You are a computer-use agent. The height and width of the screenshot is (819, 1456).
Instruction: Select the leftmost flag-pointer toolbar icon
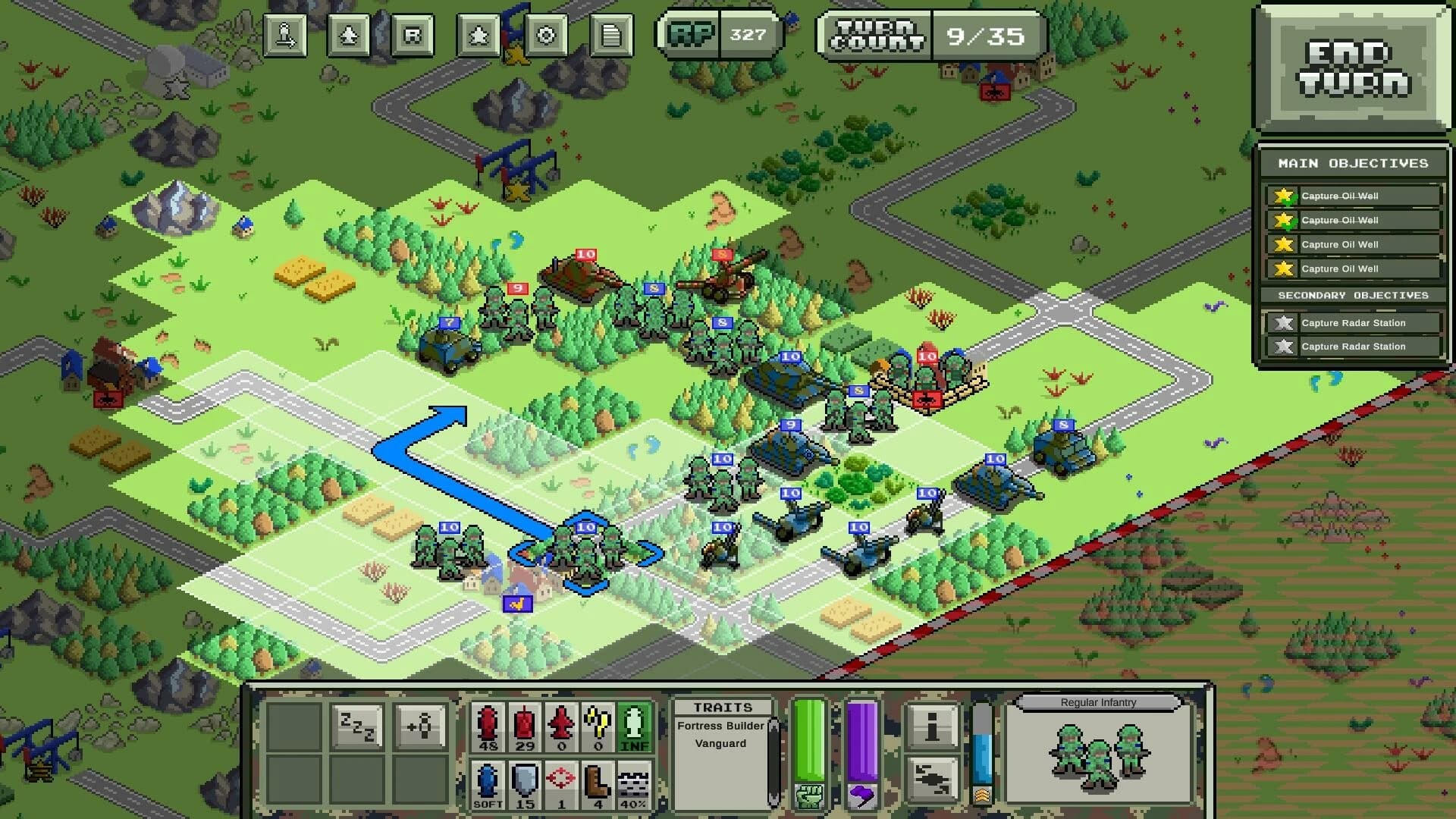(284, 34)
